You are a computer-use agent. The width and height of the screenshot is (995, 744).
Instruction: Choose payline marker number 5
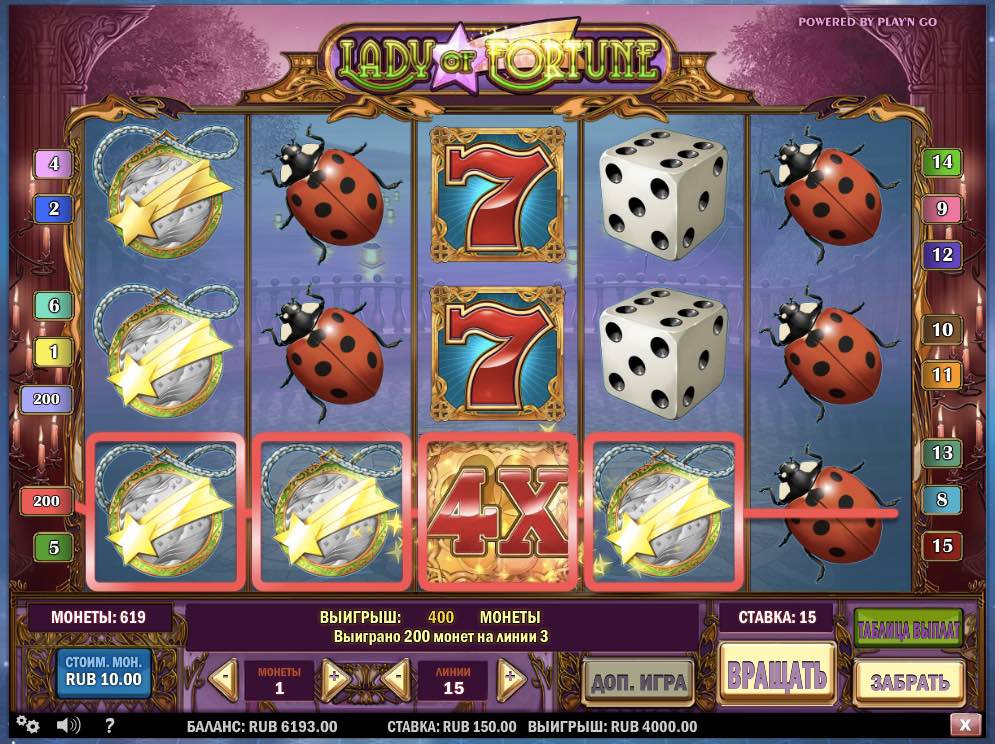pyautogui.click(x=54, y=546)
